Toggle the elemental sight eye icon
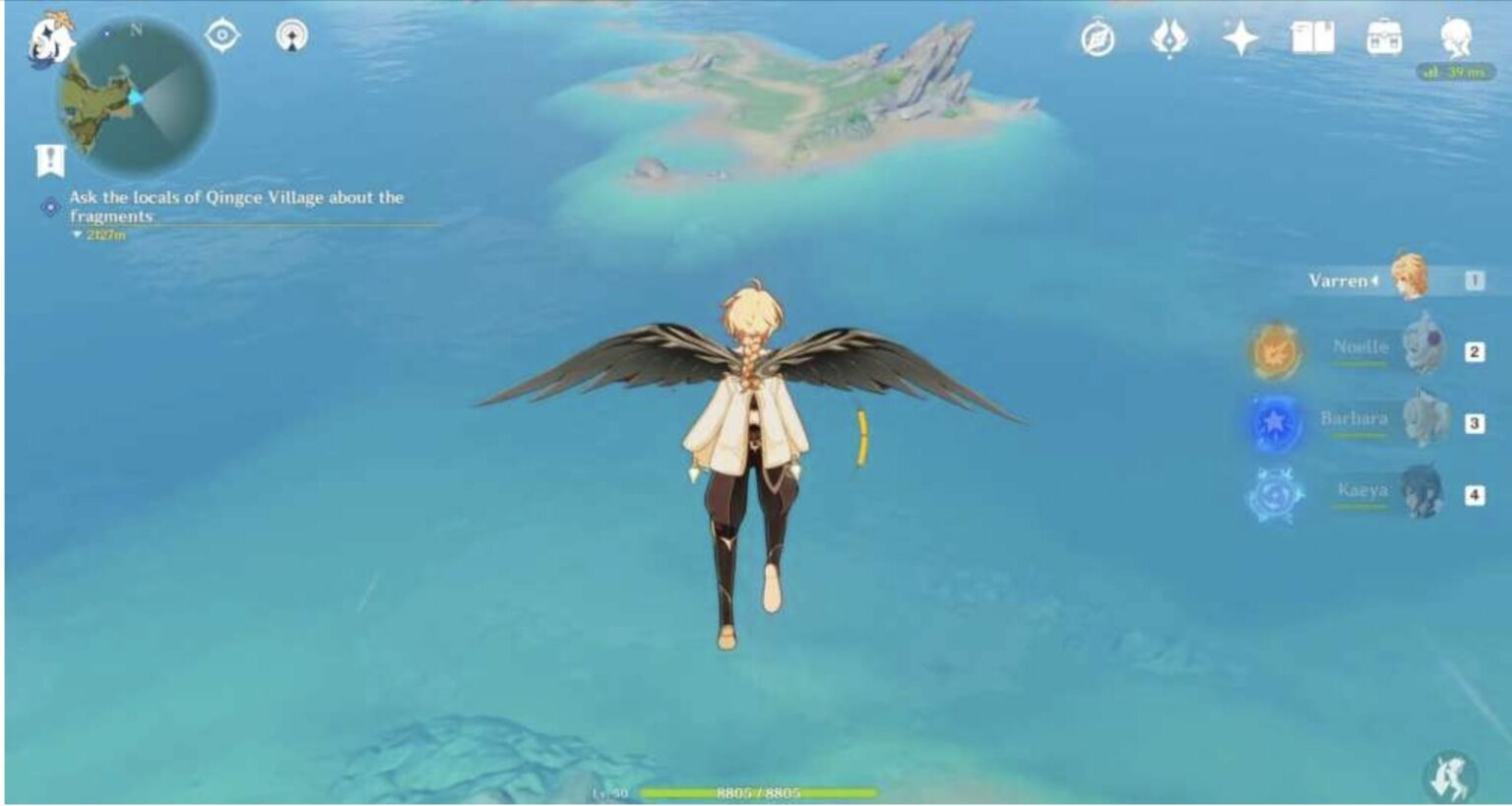This screenshot has width=1512, height=806. tap(222, 36)
